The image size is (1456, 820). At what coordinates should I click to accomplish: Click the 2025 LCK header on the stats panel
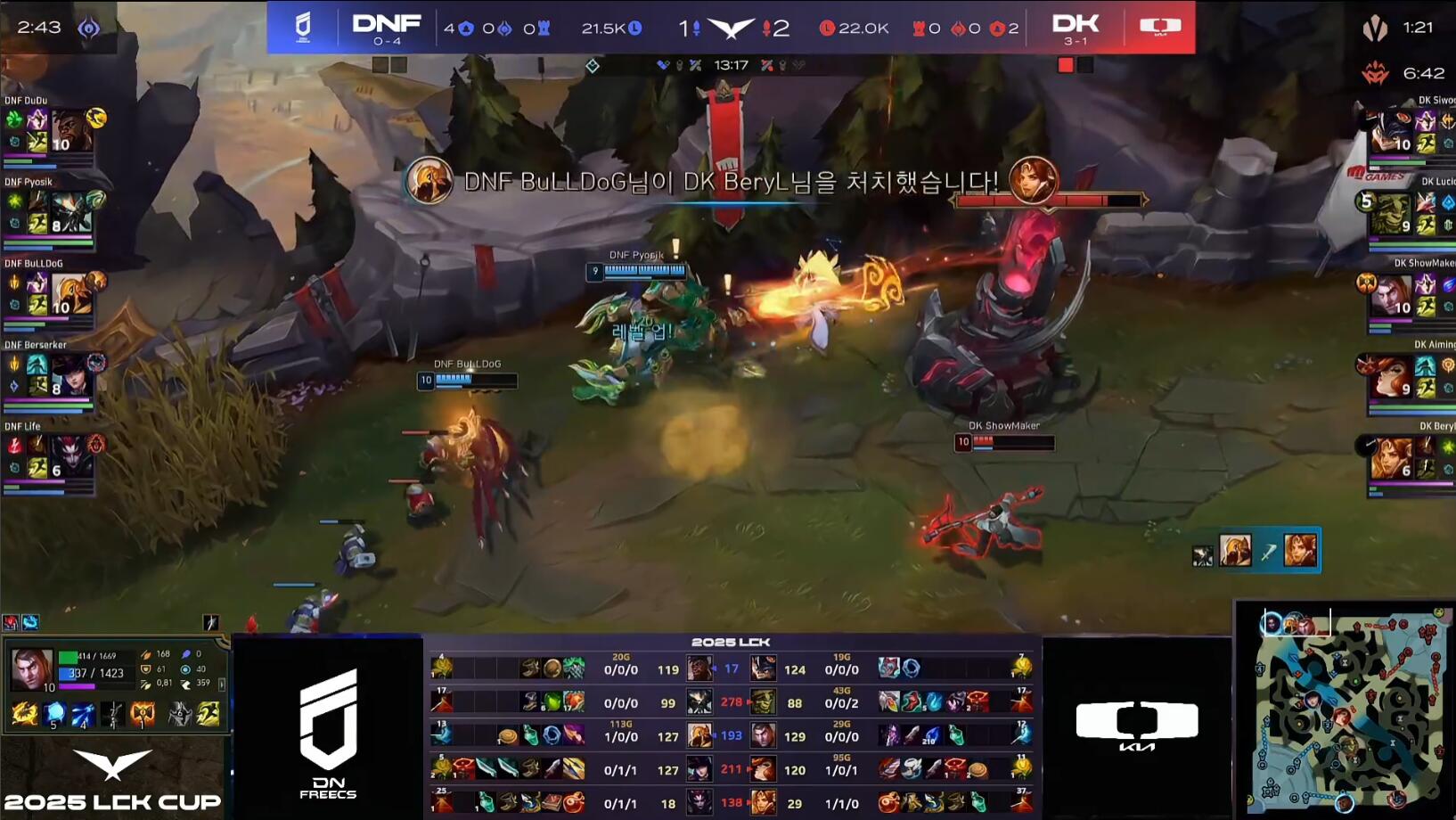tap(729, 641)
